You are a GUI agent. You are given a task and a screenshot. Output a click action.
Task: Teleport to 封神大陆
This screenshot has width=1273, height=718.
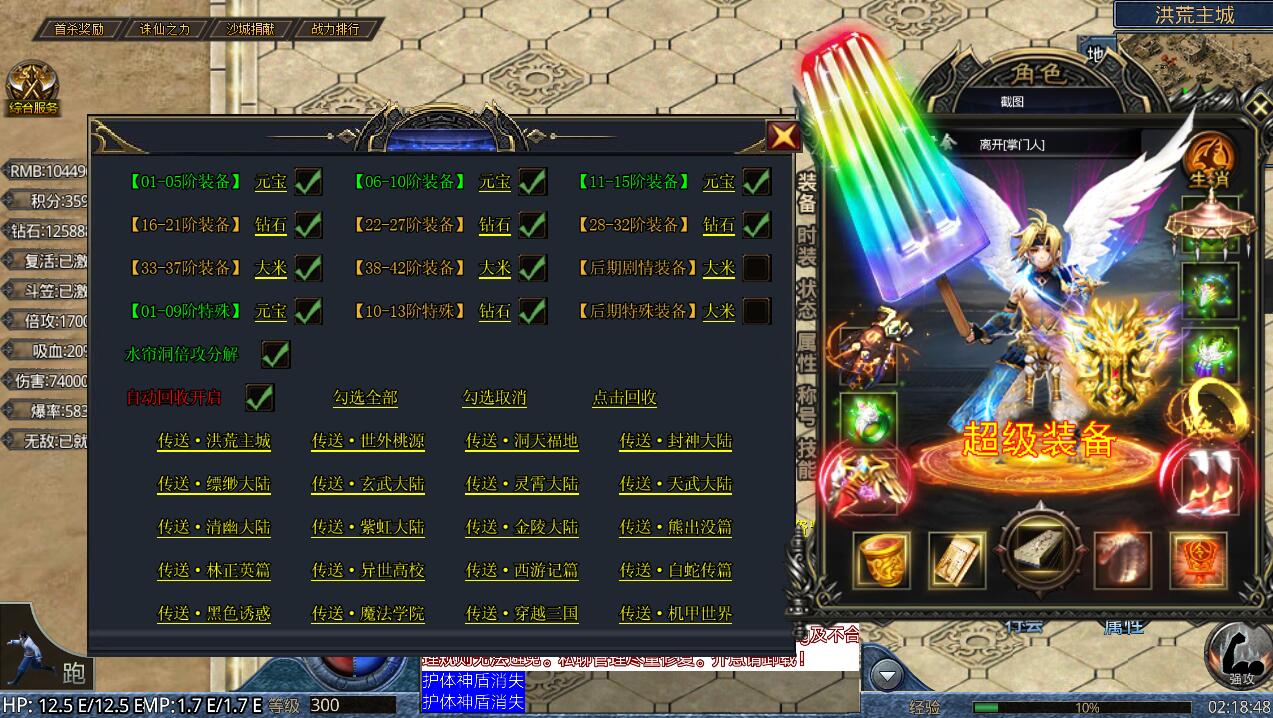coord(676,441)
